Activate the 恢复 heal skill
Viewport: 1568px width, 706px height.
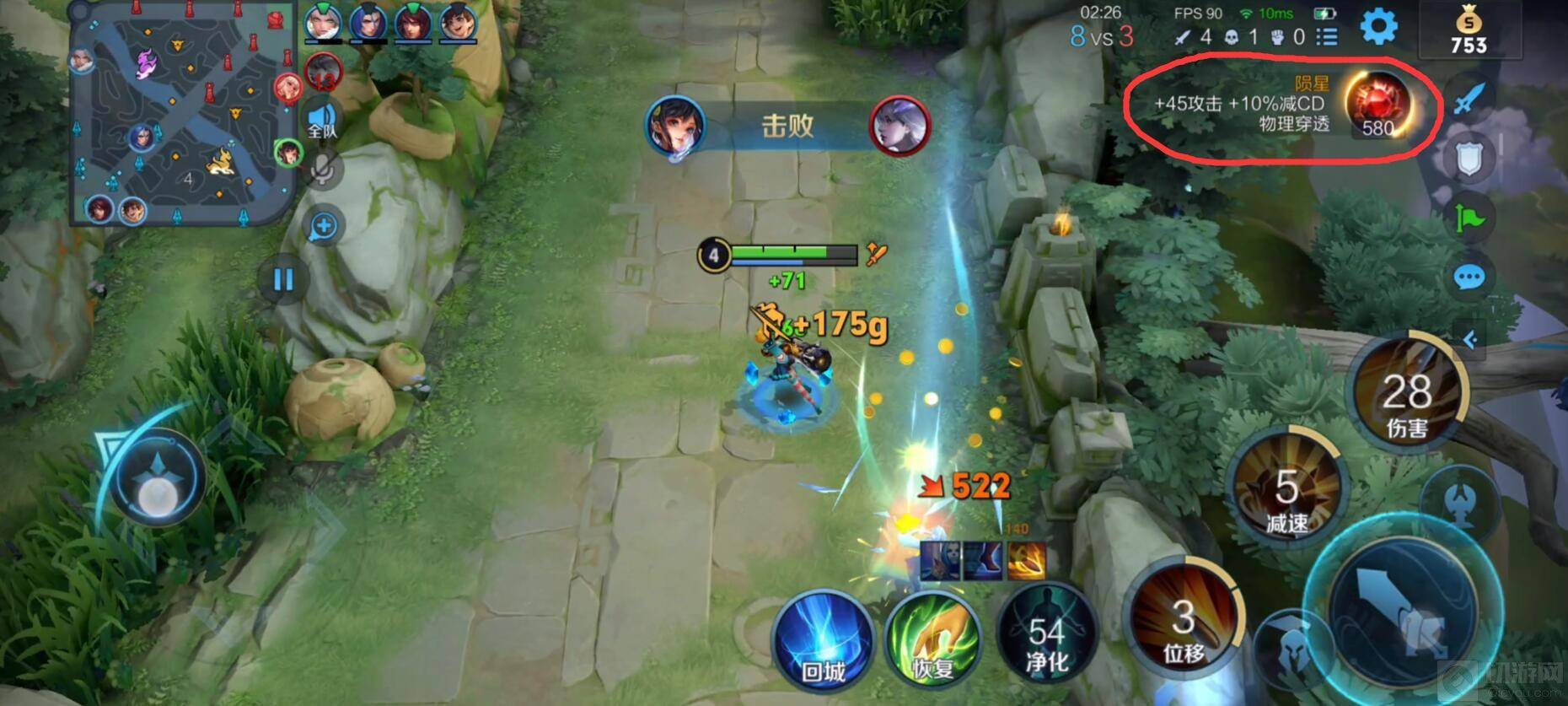coord(933,643)
